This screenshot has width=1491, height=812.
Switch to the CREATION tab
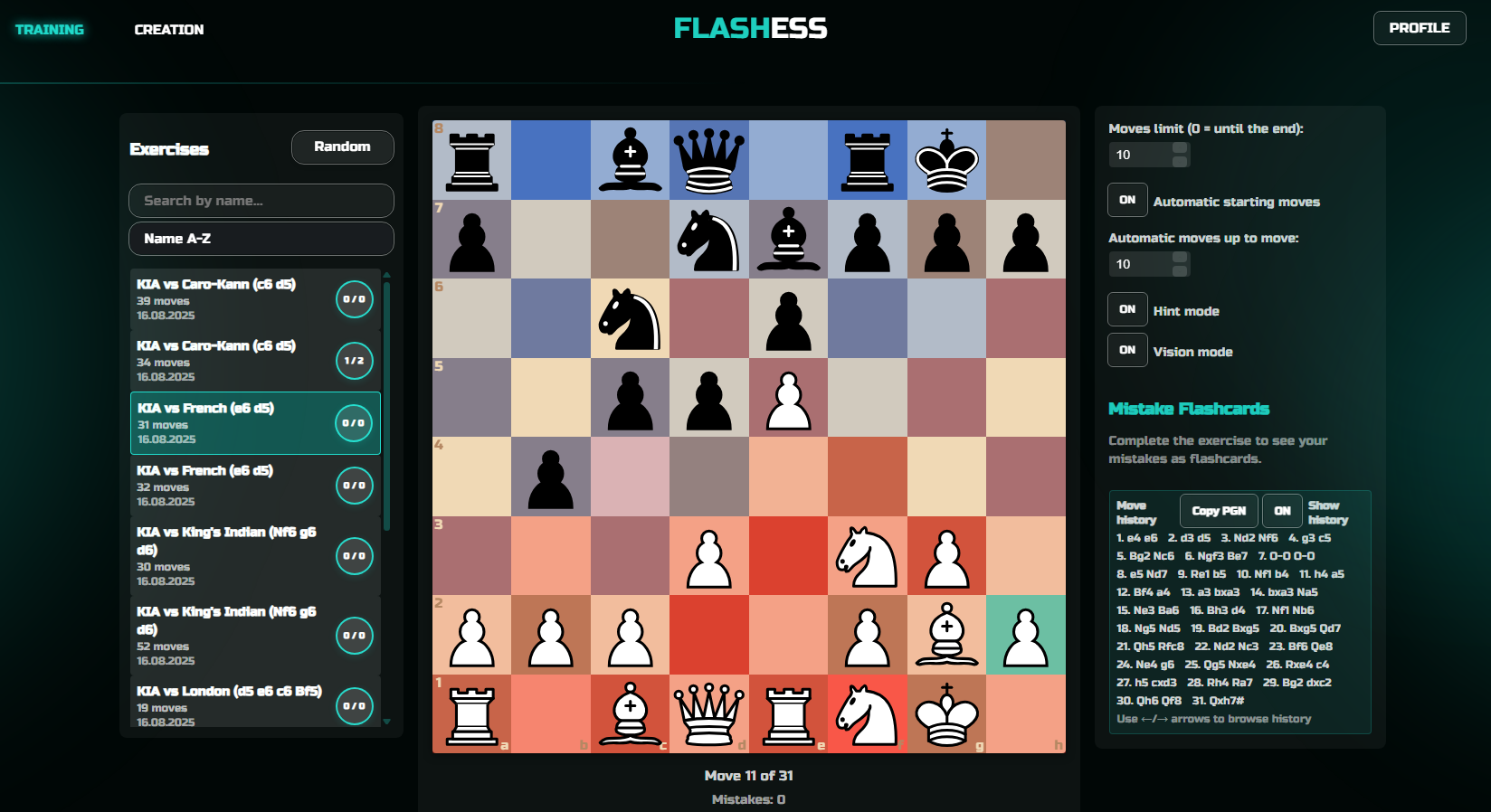168,28
